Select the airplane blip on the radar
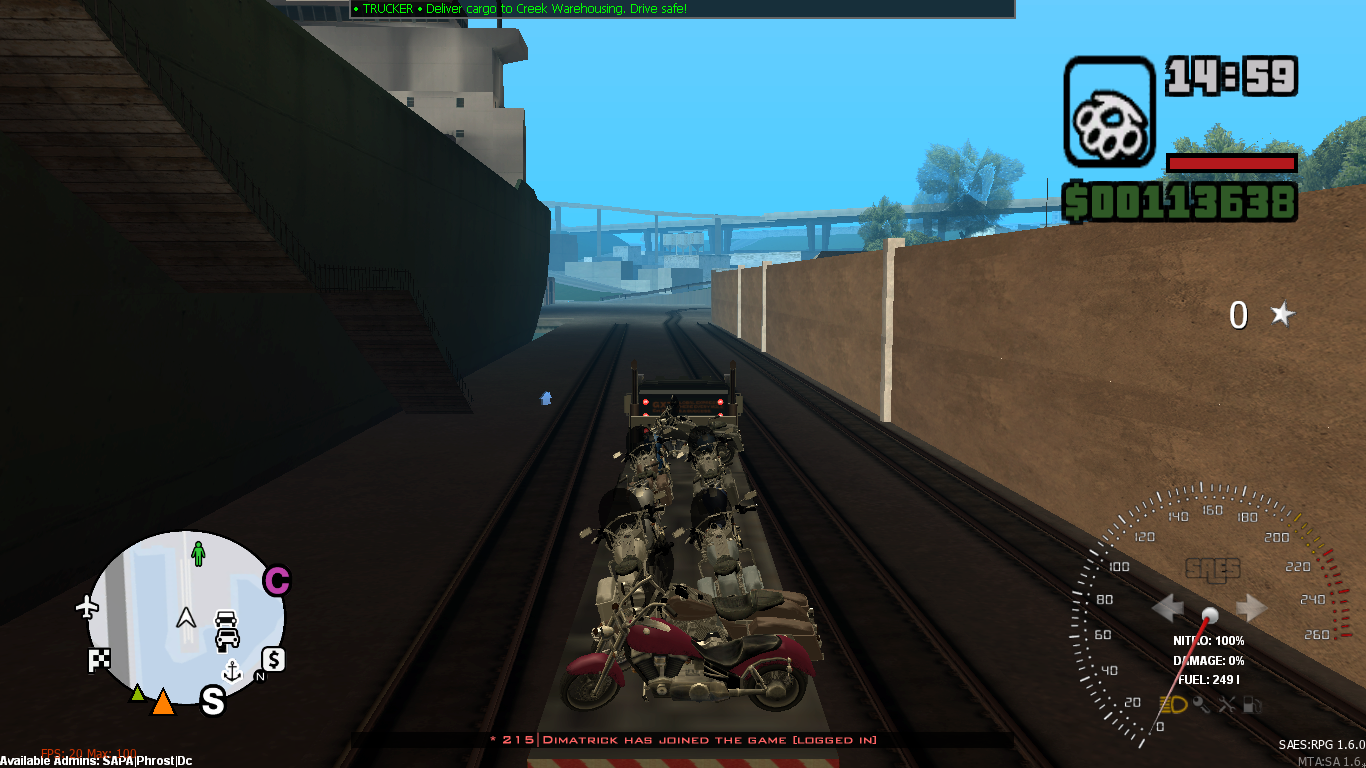 pyautogui.click(x=87, y=607)
